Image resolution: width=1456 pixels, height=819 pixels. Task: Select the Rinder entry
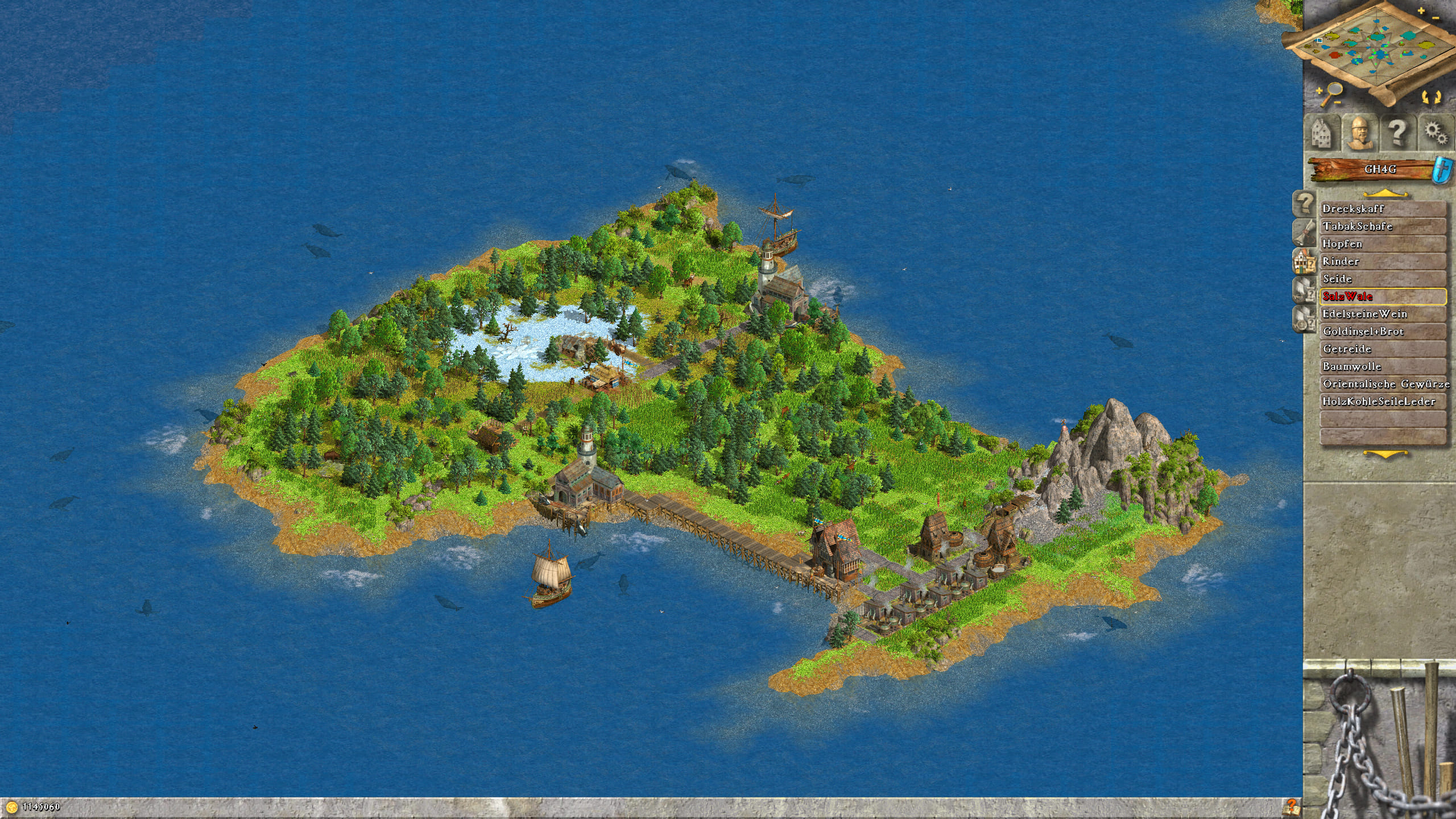pos(1382,262)
